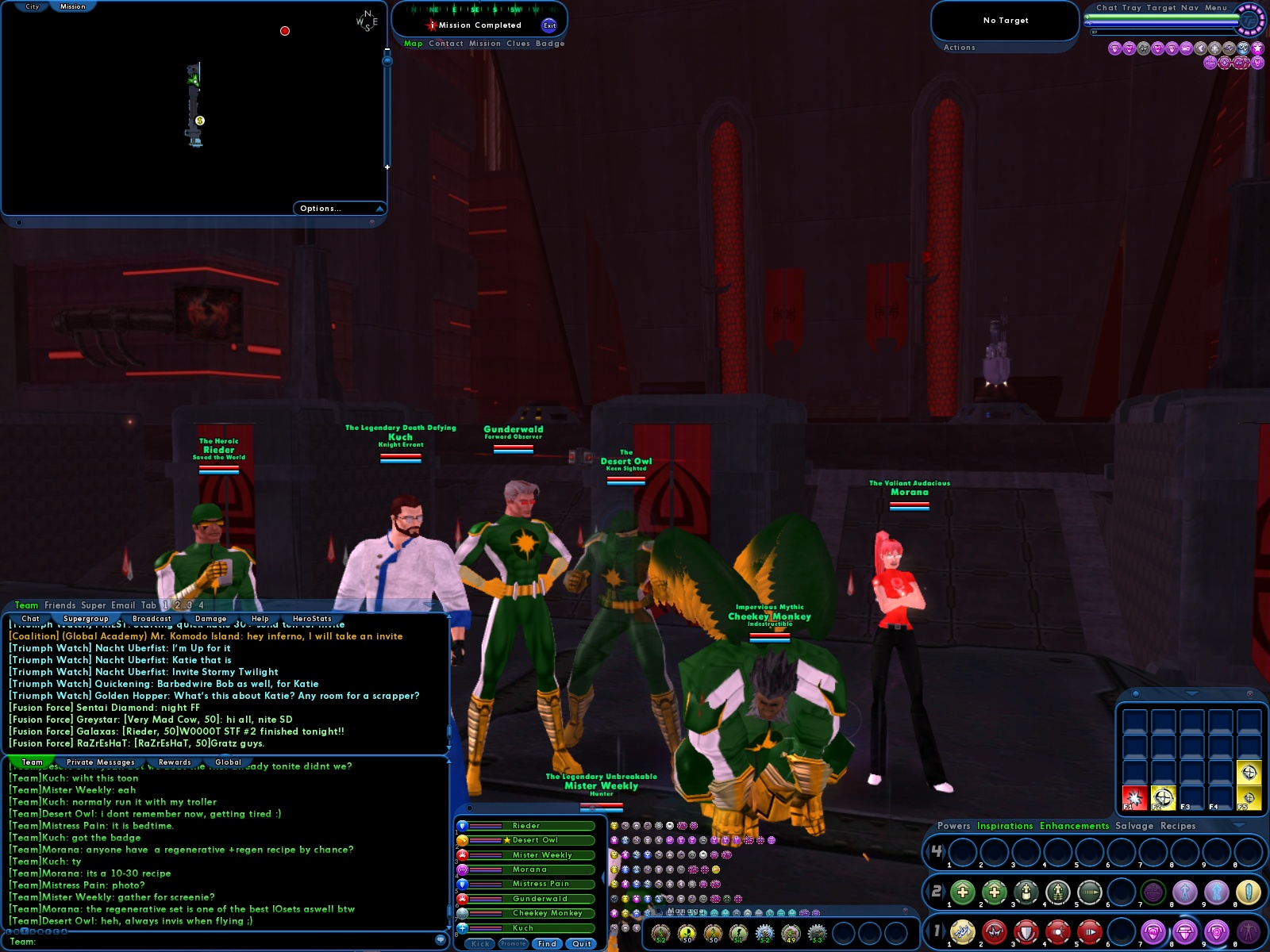The image size is (1270, 952).
Task: Toggle the Nav window from top-right menu
Action: (1190, 7)
